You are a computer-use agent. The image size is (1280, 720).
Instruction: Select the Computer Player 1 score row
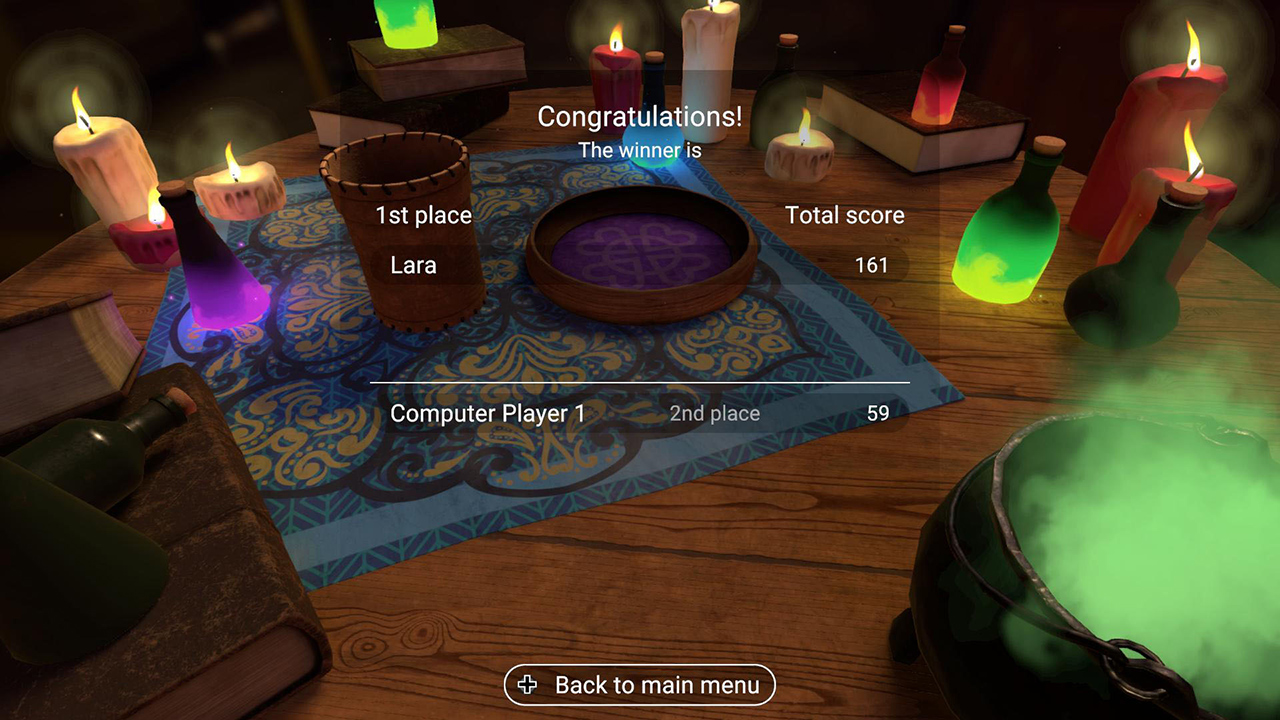pyautogui.click(x=640, y=413)
